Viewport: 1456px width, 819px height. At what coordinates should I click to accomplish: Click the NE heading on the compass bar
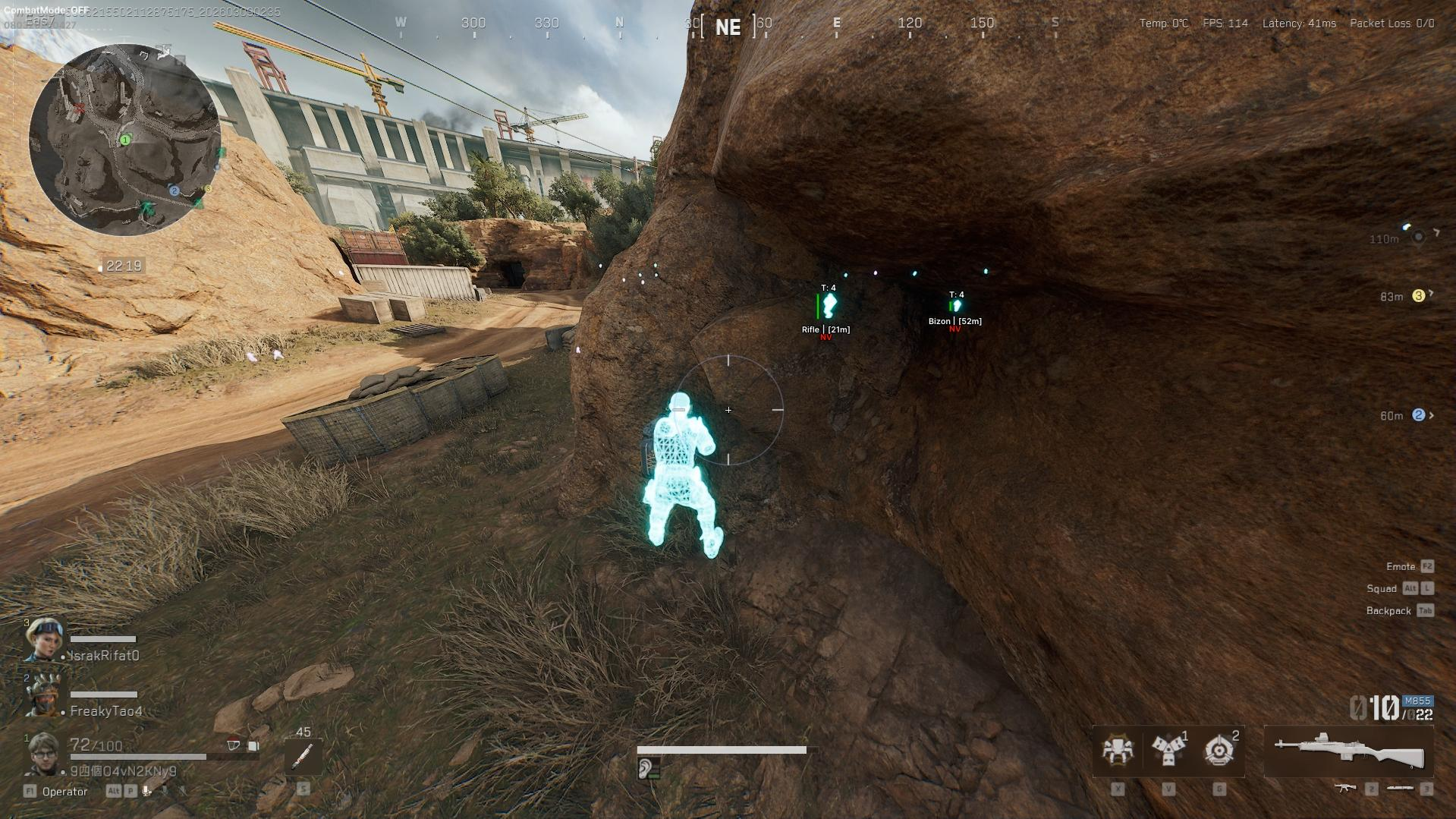(728, 27)
